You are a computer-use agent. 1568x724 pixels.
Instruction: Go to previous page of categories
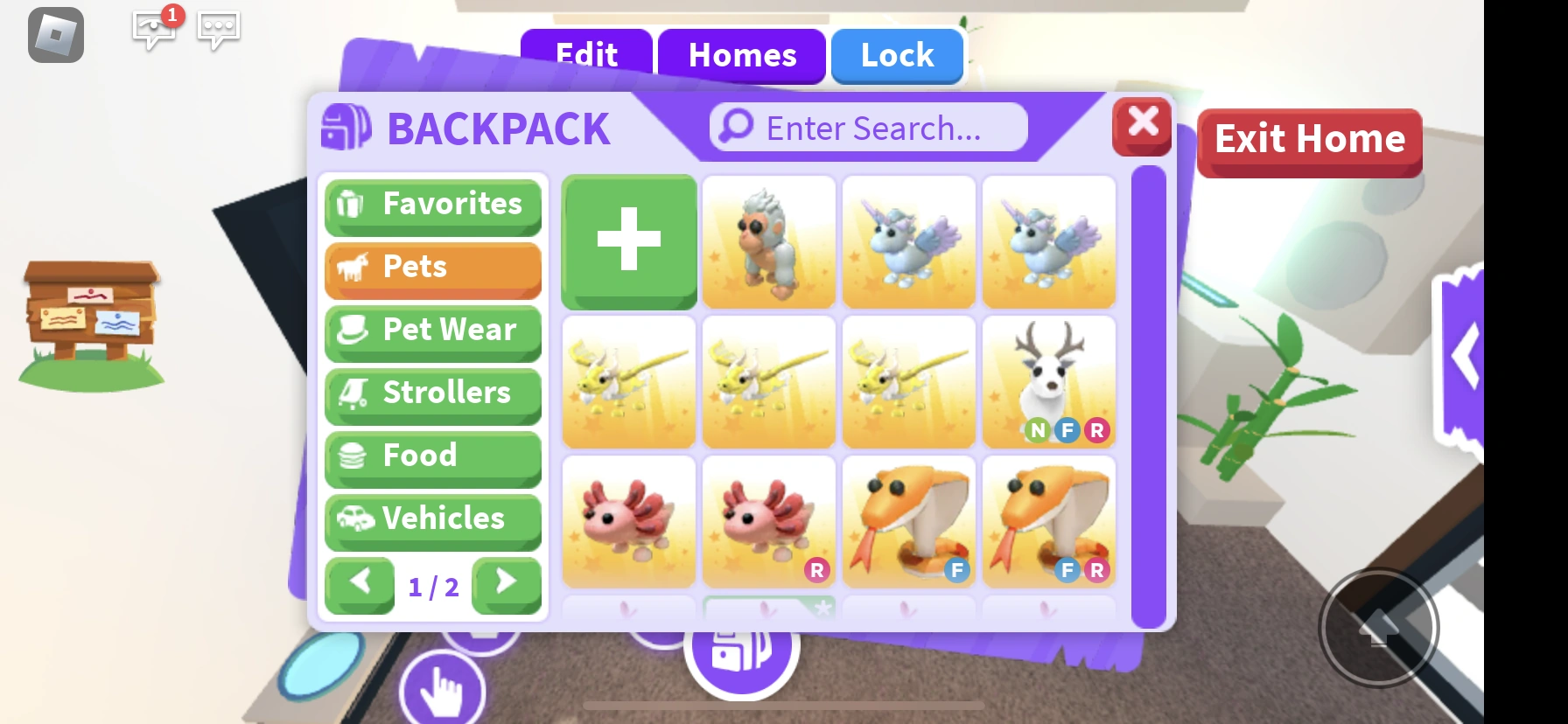click(360, 585)
